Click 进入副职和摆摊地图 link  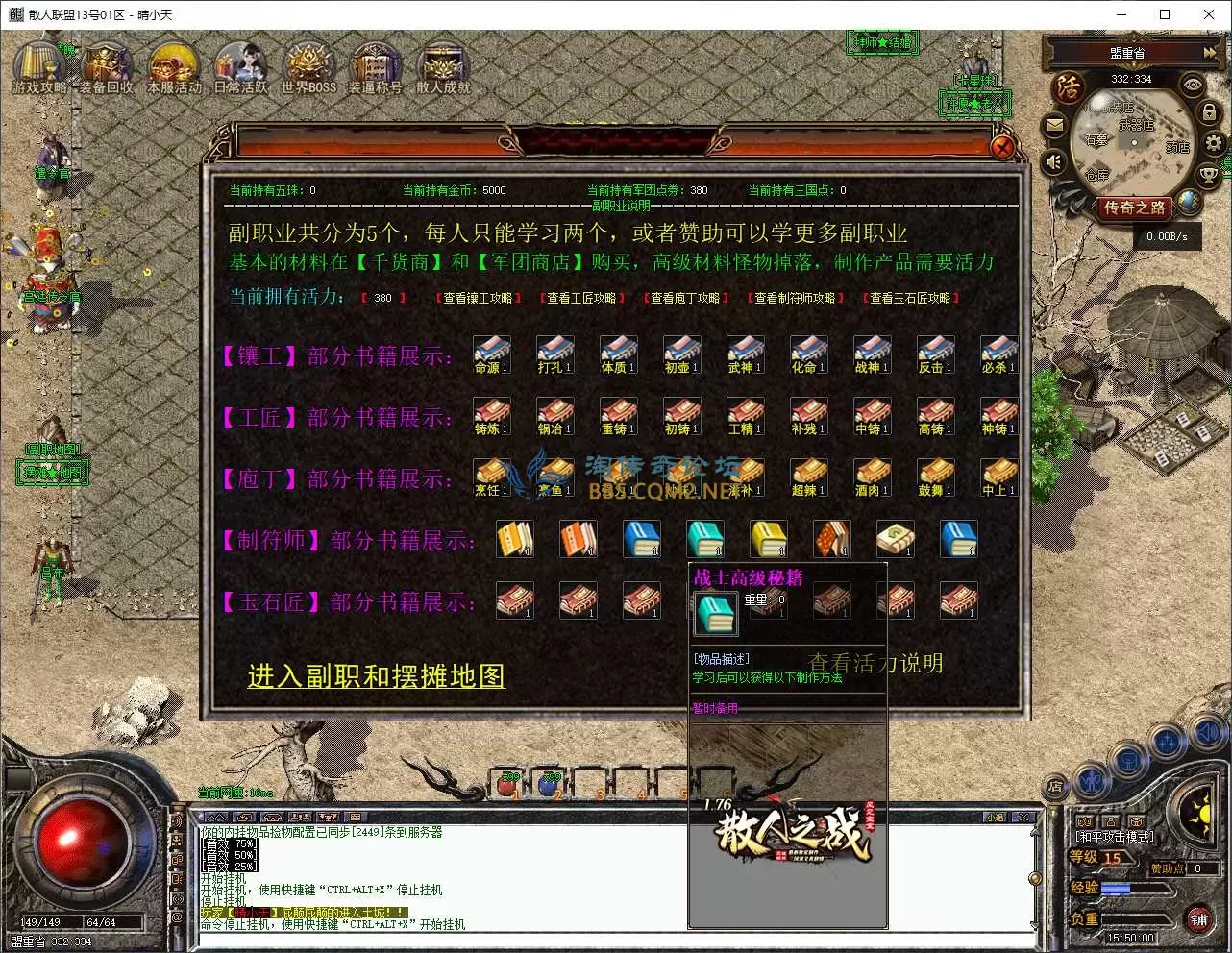(376, 676)
